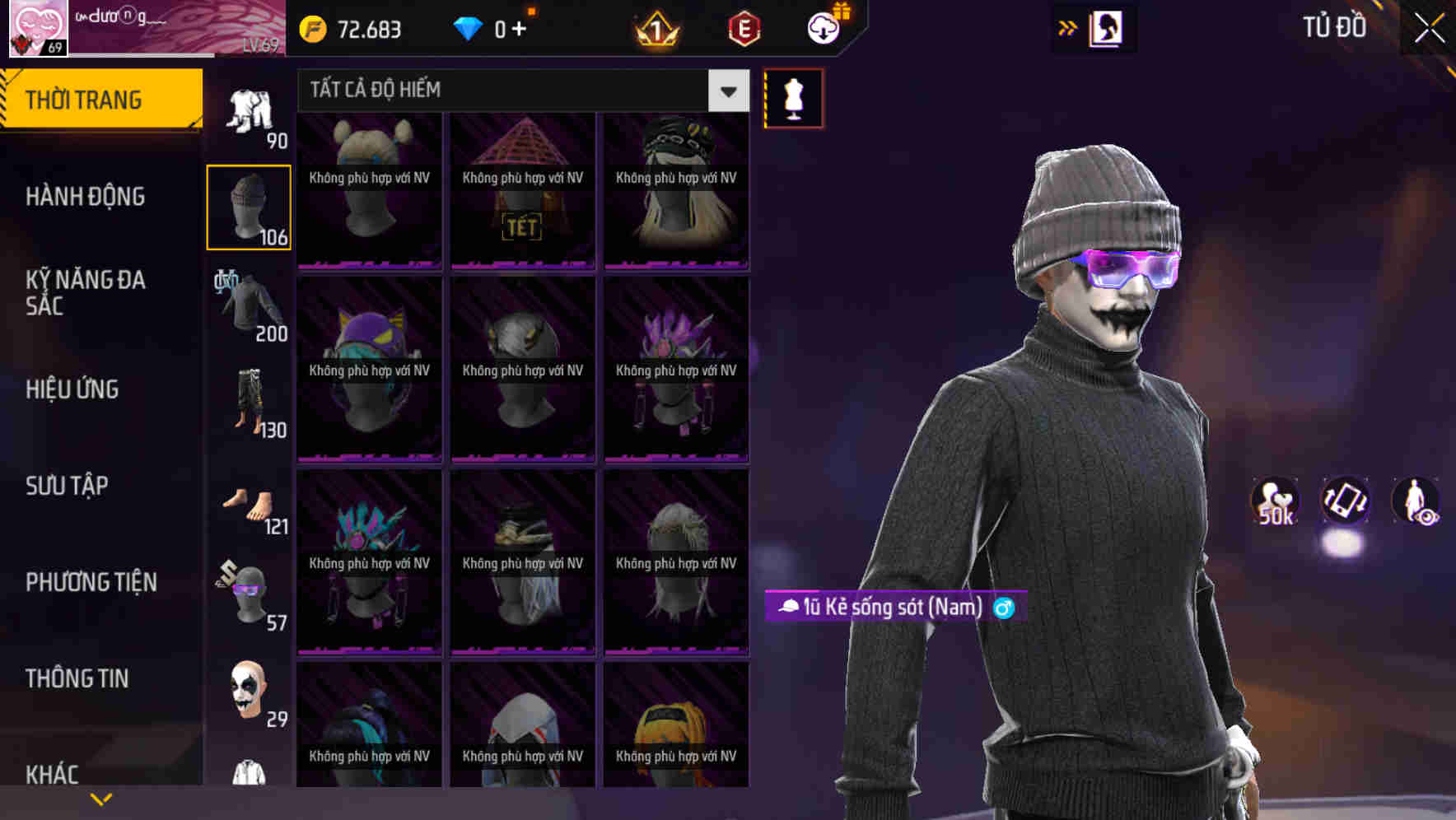Open the mannequin outfit preview icon
Viewport: 1456px width, 820px height.
793,97
